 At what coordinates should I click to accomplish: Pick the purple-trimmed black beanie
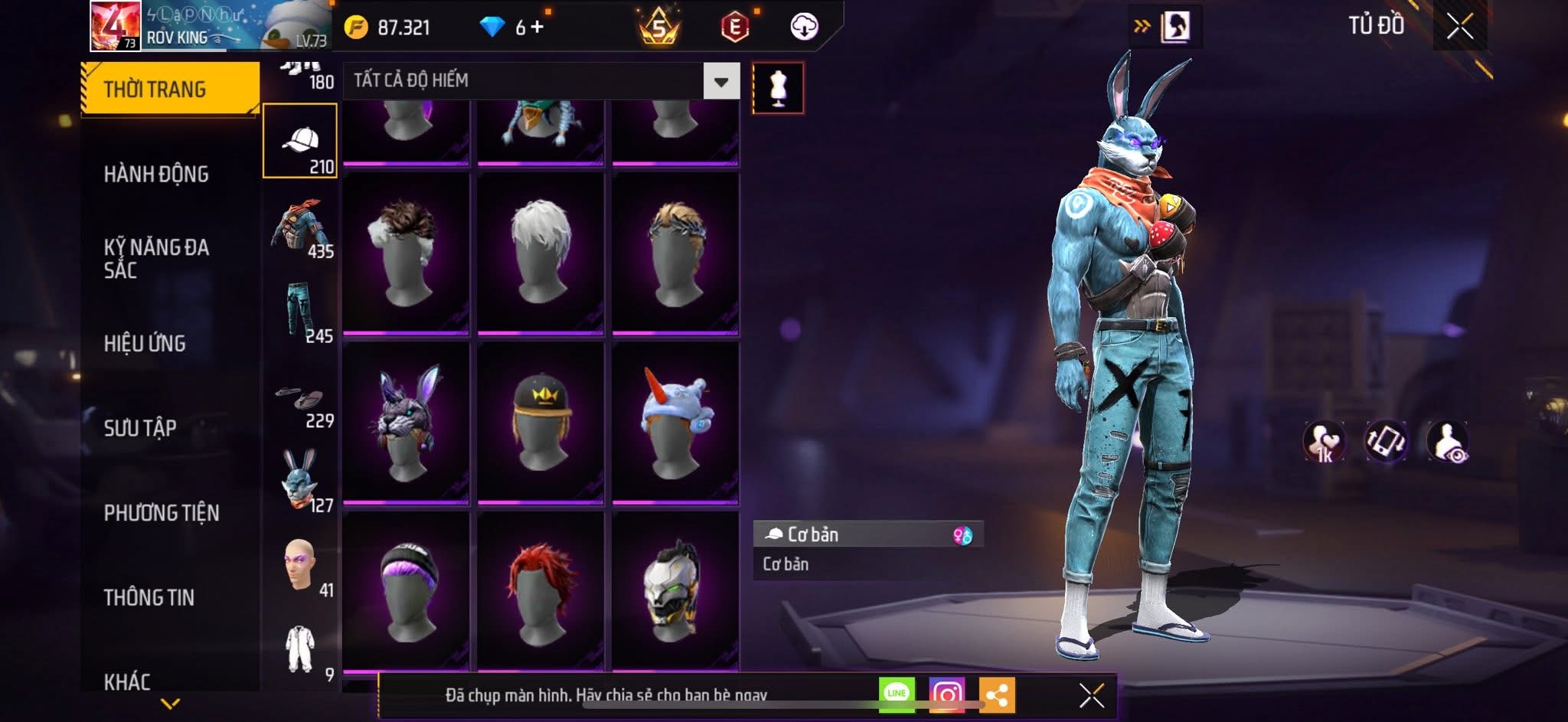[406, 591]
